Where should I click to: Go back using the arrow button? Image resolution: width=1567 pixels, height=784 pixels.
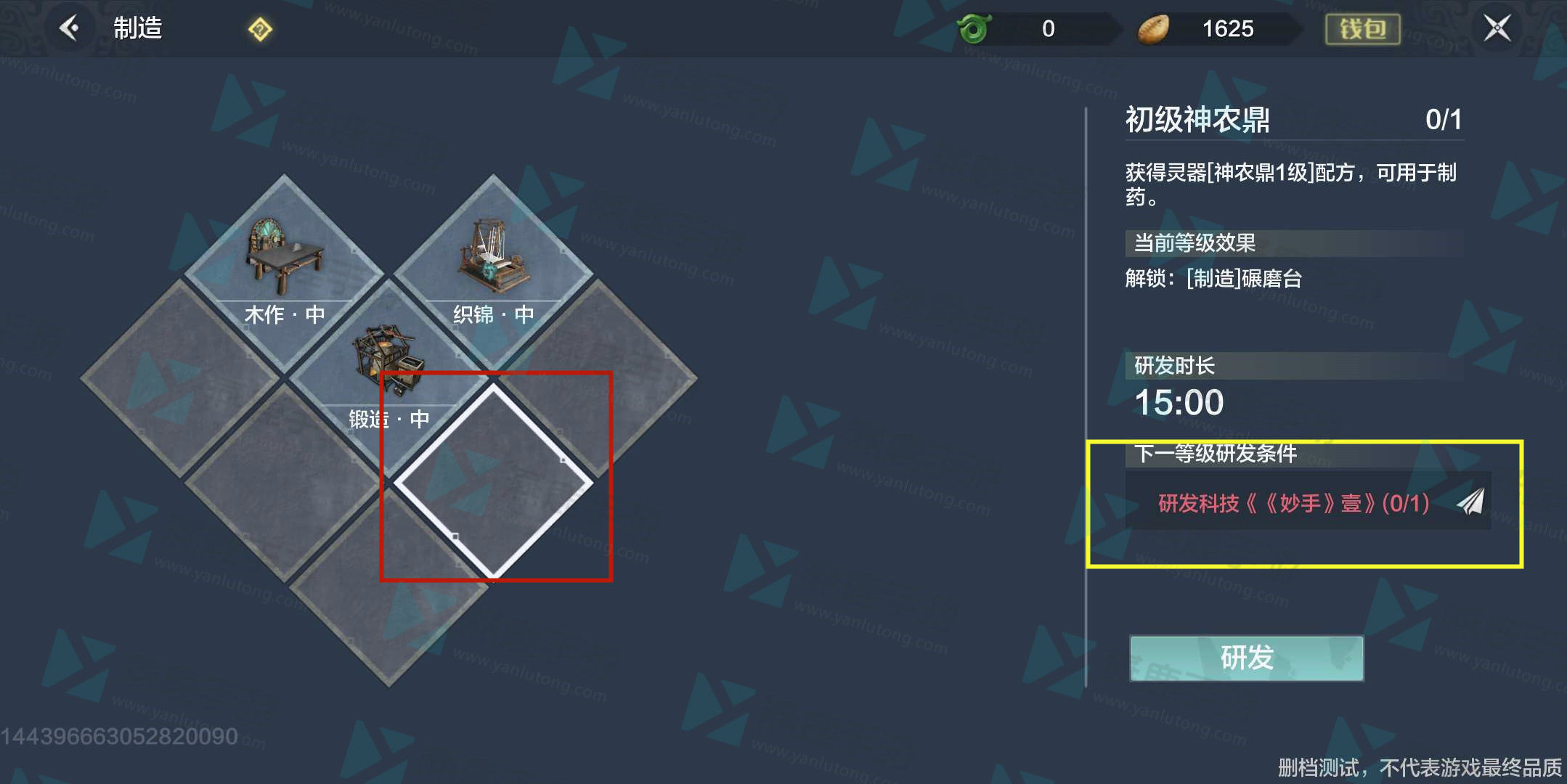pos(70,28)
